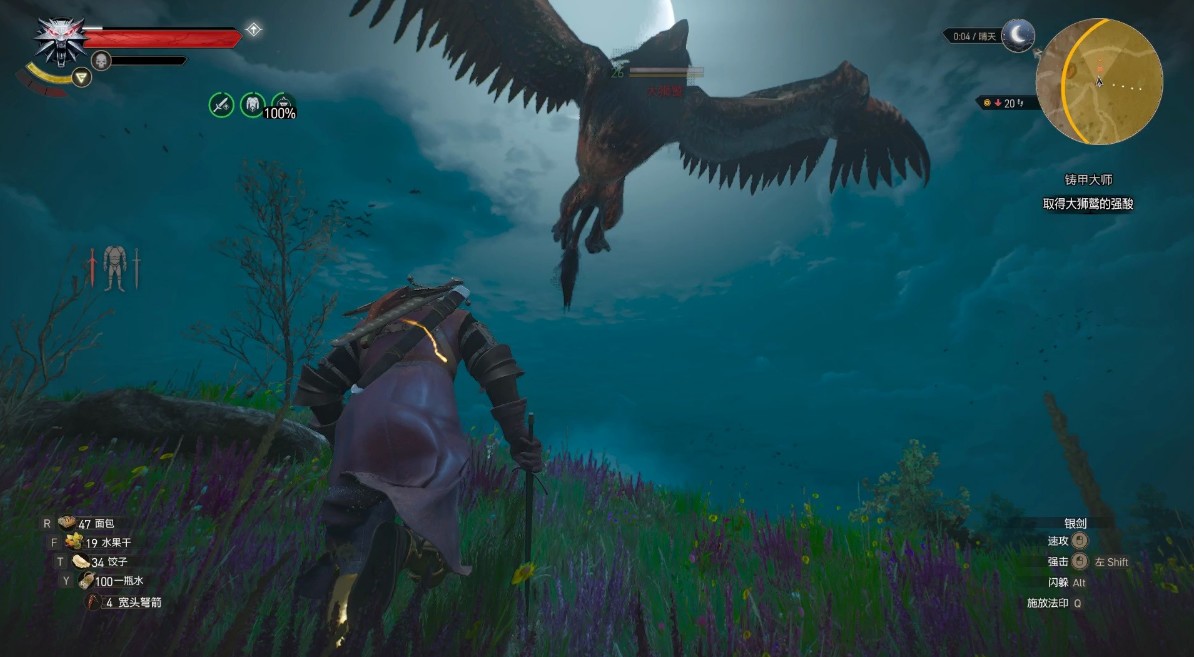Select the Quen sign icon
Viewport: 1195px width, 657px height.
[x=82, y=77]
